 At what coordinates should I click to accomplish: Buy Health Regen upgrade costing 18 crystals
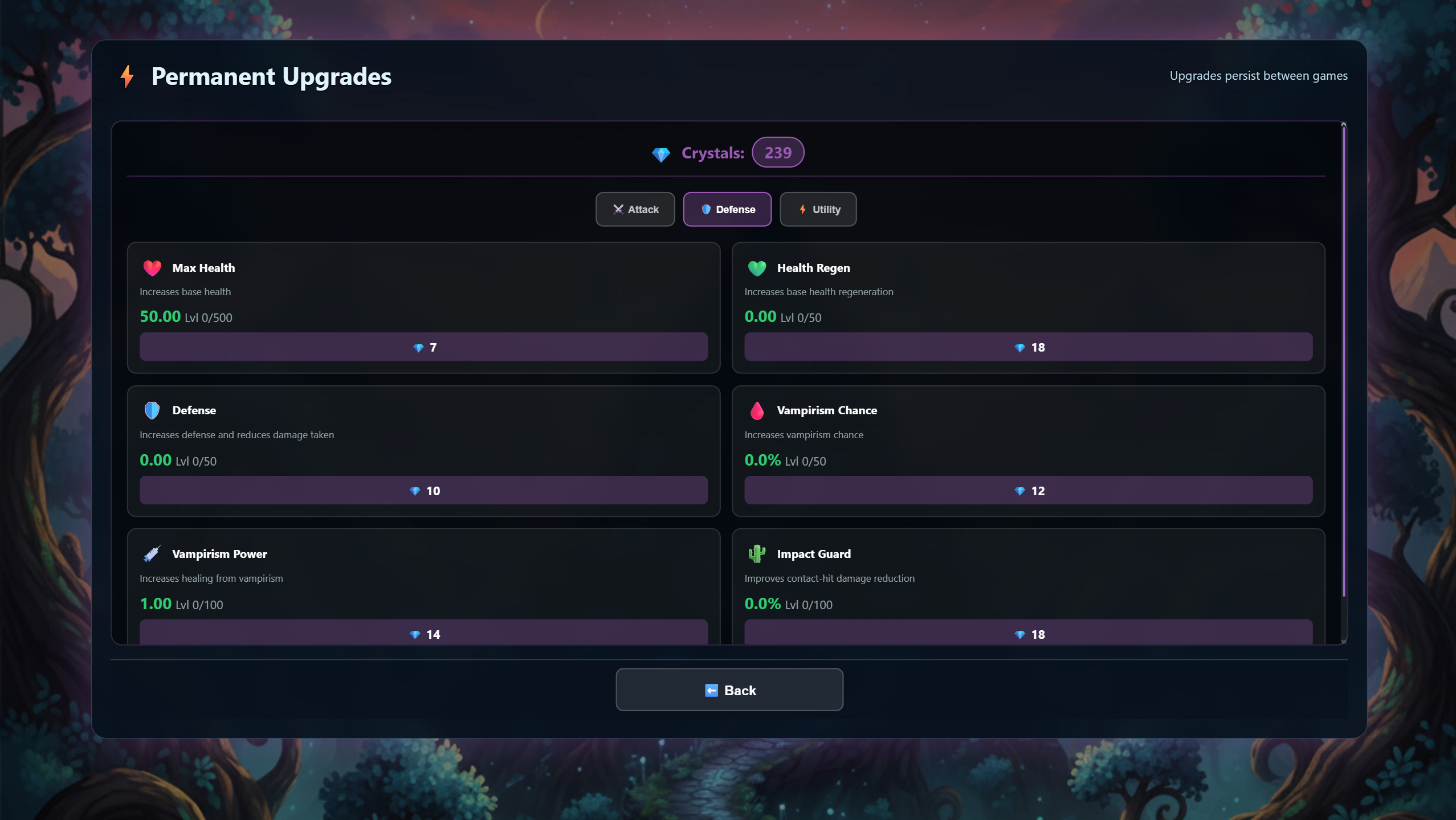(1028, 346)
